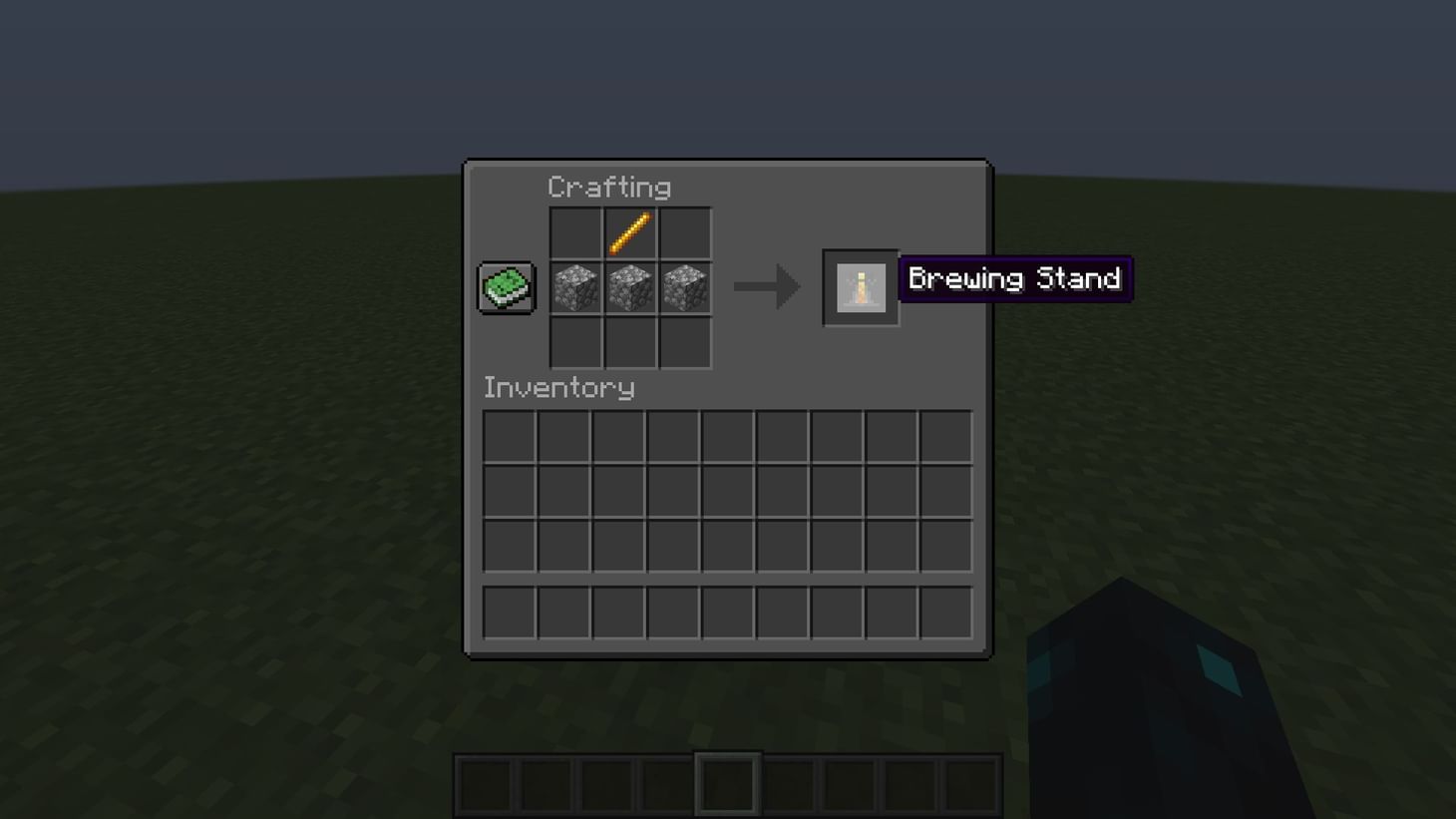The image size is (1456, 819).
Task: Click an empty slot in the middle inventory row
Action: point(728,490)
